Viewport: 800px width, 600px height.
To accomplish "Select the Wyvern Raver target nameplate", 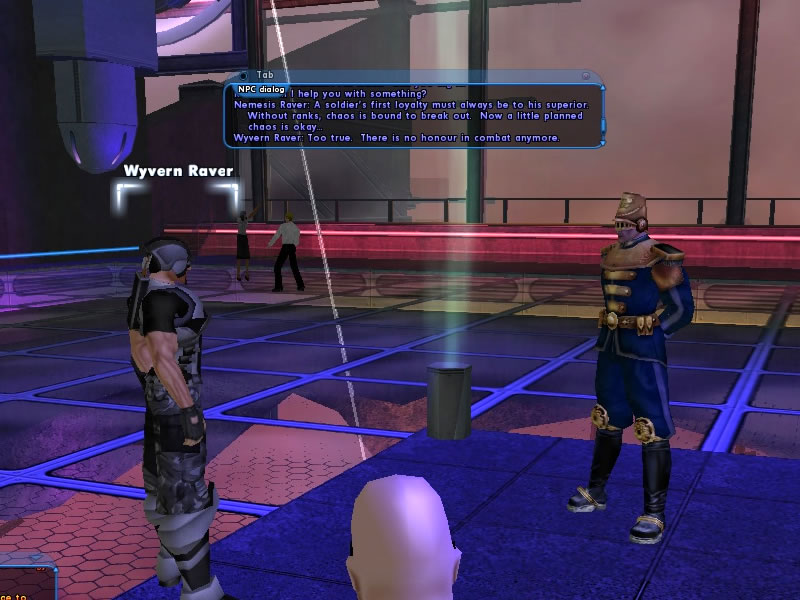I will (178, 171).
